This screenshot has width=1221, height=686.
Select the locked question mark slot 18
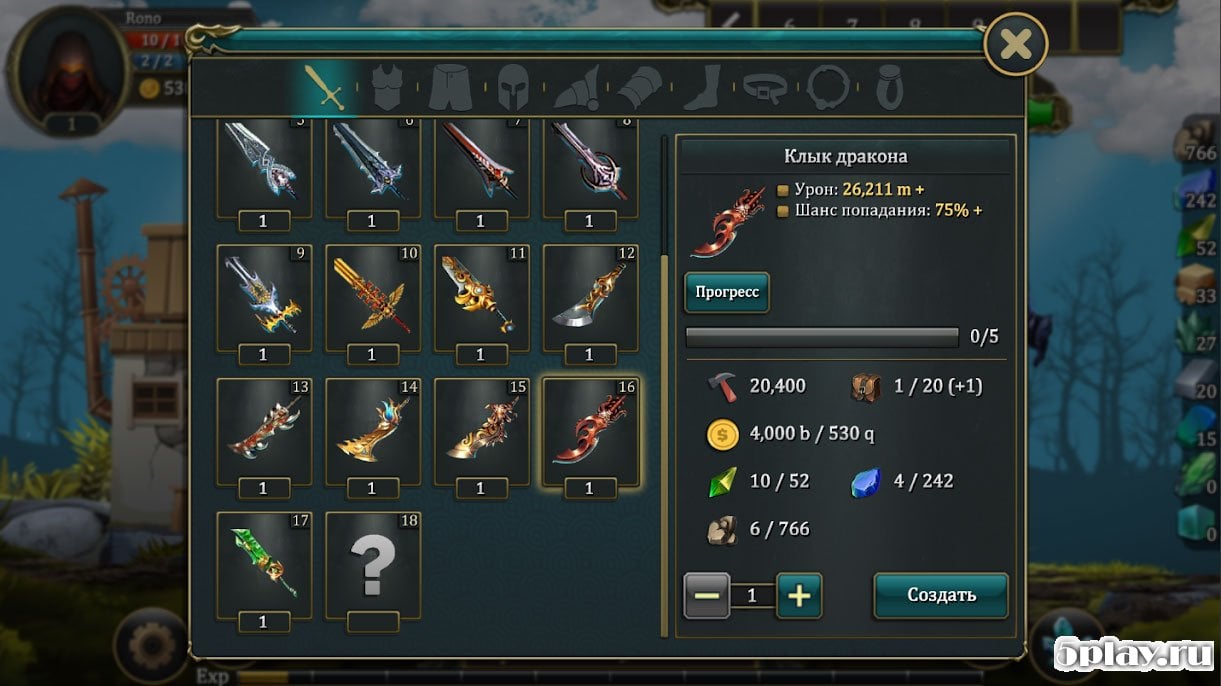coord(373,563)
